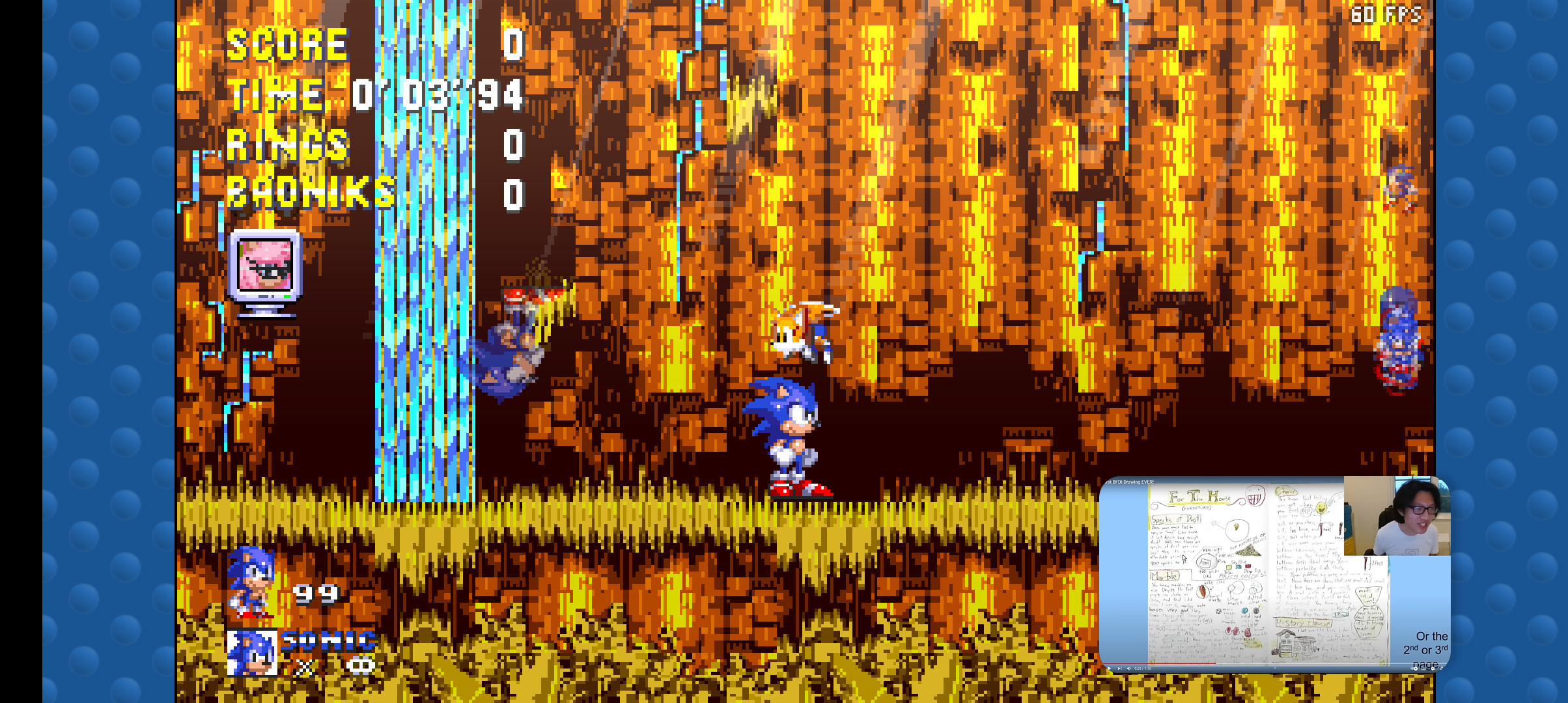Click the elapsed time display 0:25 / 1:18
1568x703 pixels.
pos(1143,668)
